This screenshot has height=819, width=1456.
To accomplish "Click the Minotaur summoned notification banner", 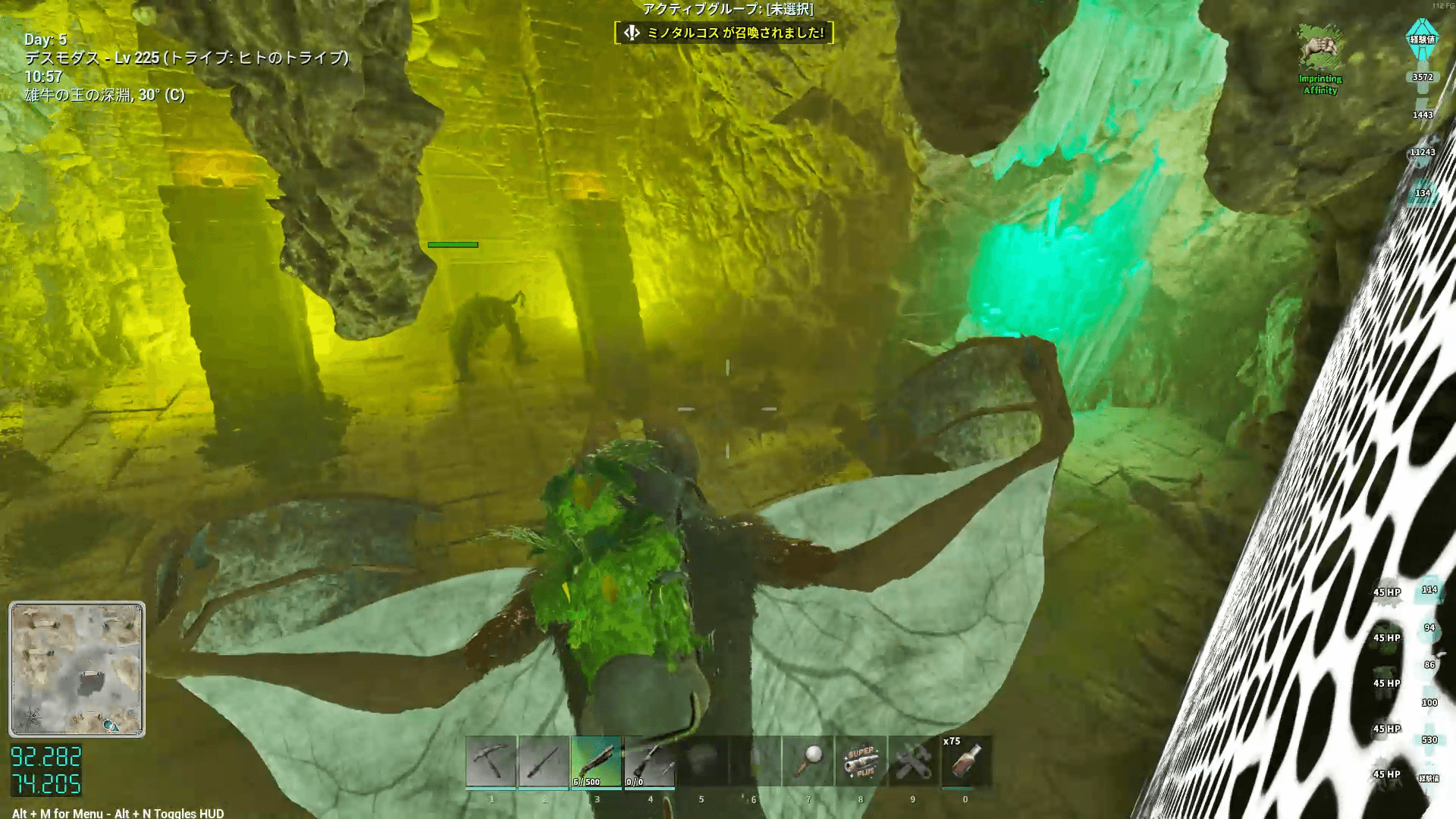I will point(724,33).
